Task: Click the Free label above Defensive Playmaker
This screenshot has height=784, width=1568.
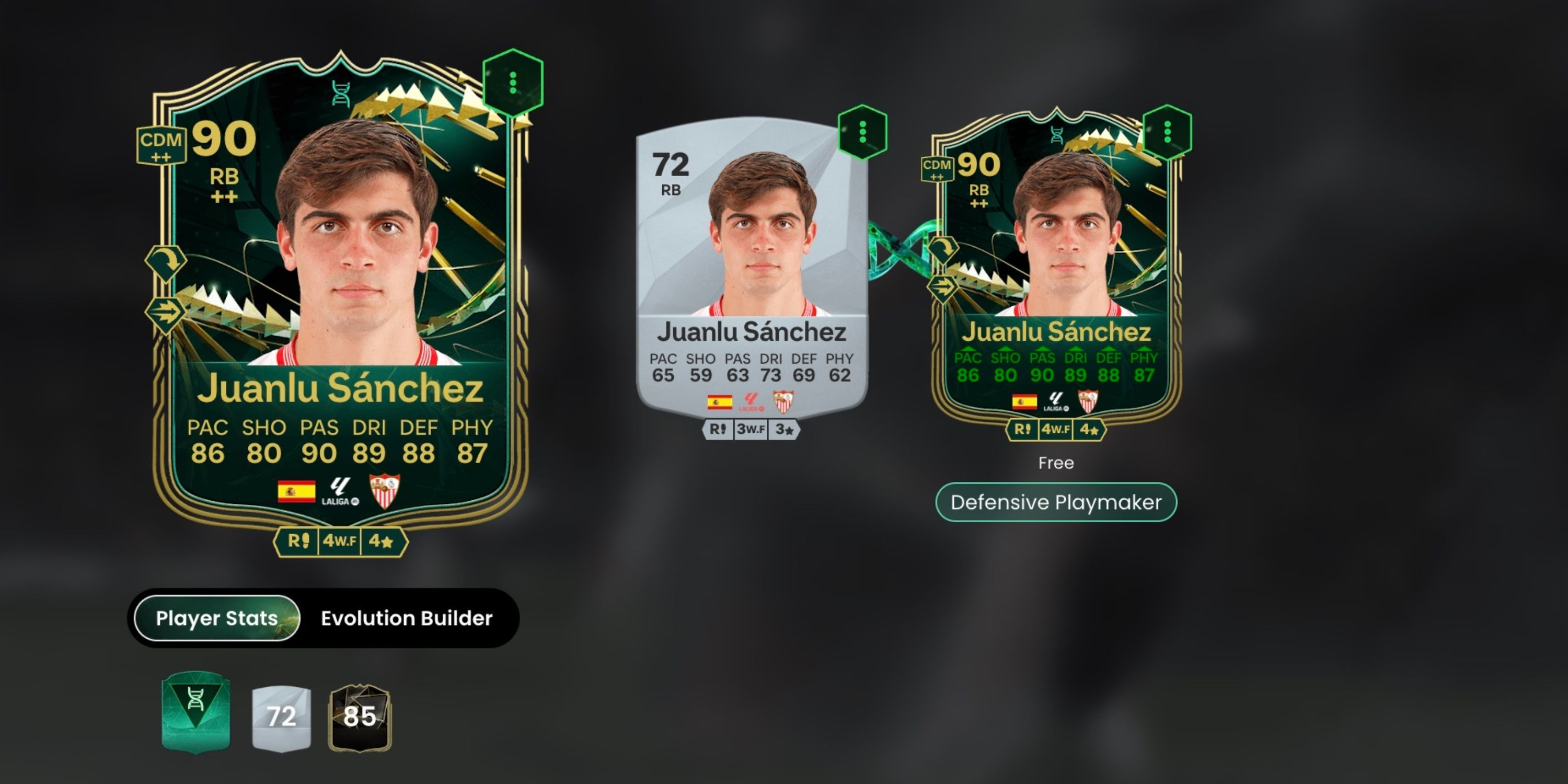Action: coord(1057,463)
